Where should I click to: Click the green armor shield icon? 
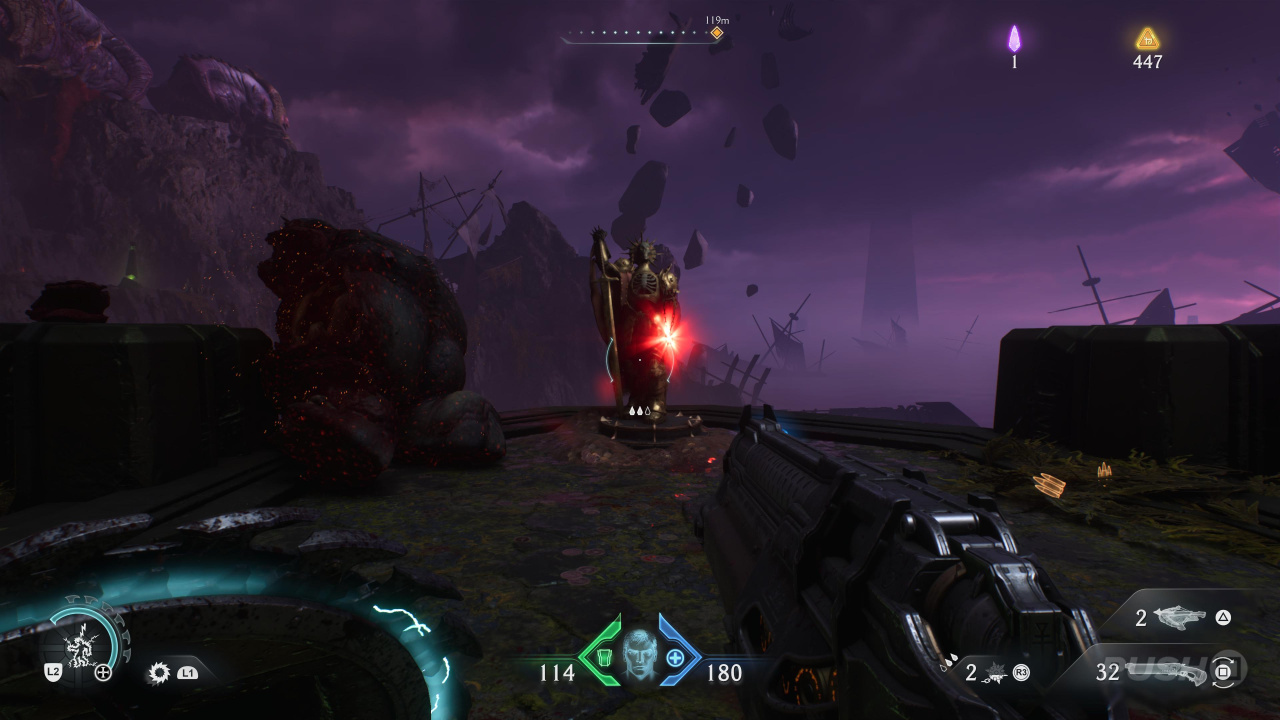tap(603, 657)
